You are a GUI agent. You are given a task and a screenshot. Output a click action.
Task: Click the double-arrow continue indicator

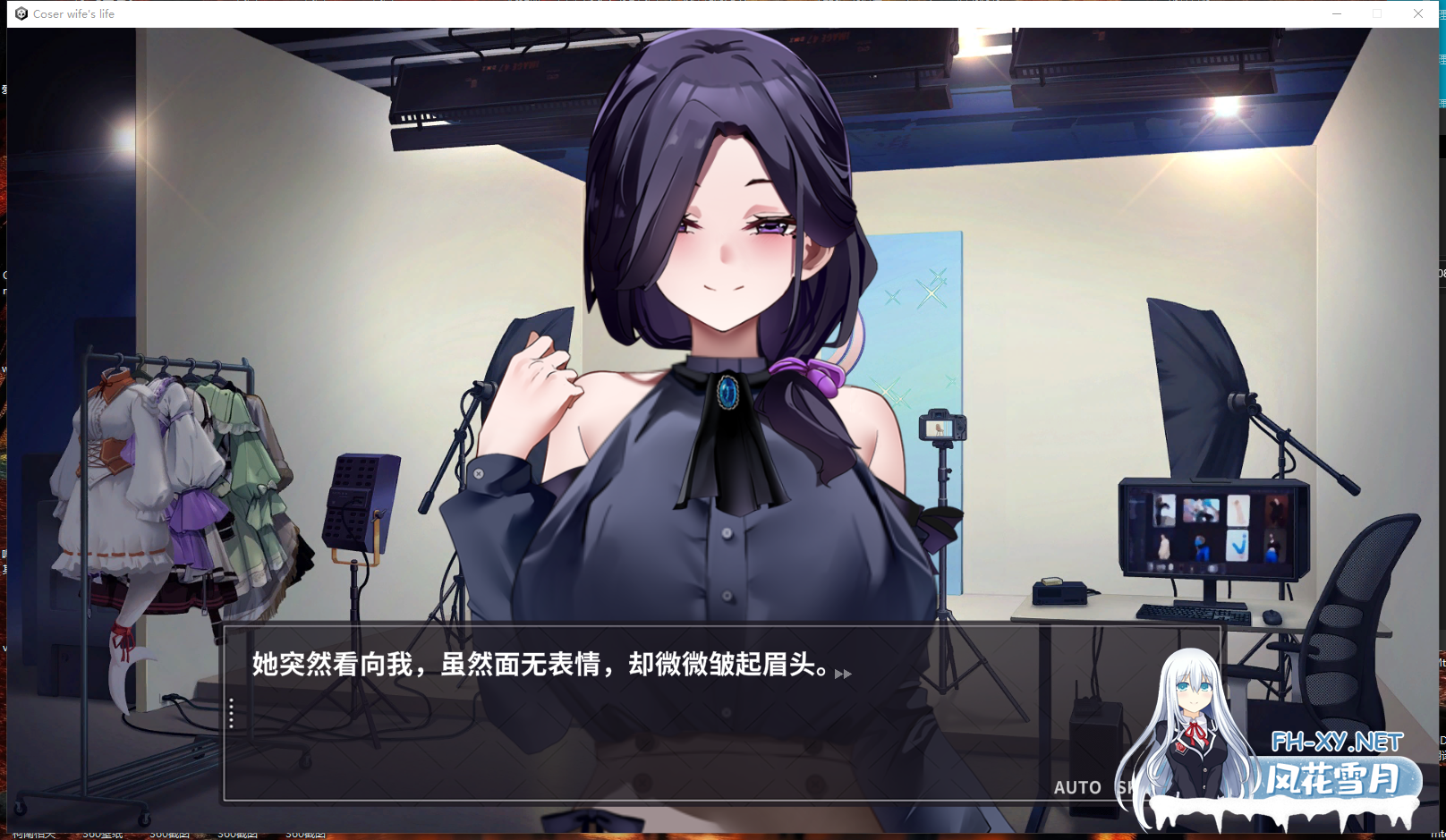[842, 675]
